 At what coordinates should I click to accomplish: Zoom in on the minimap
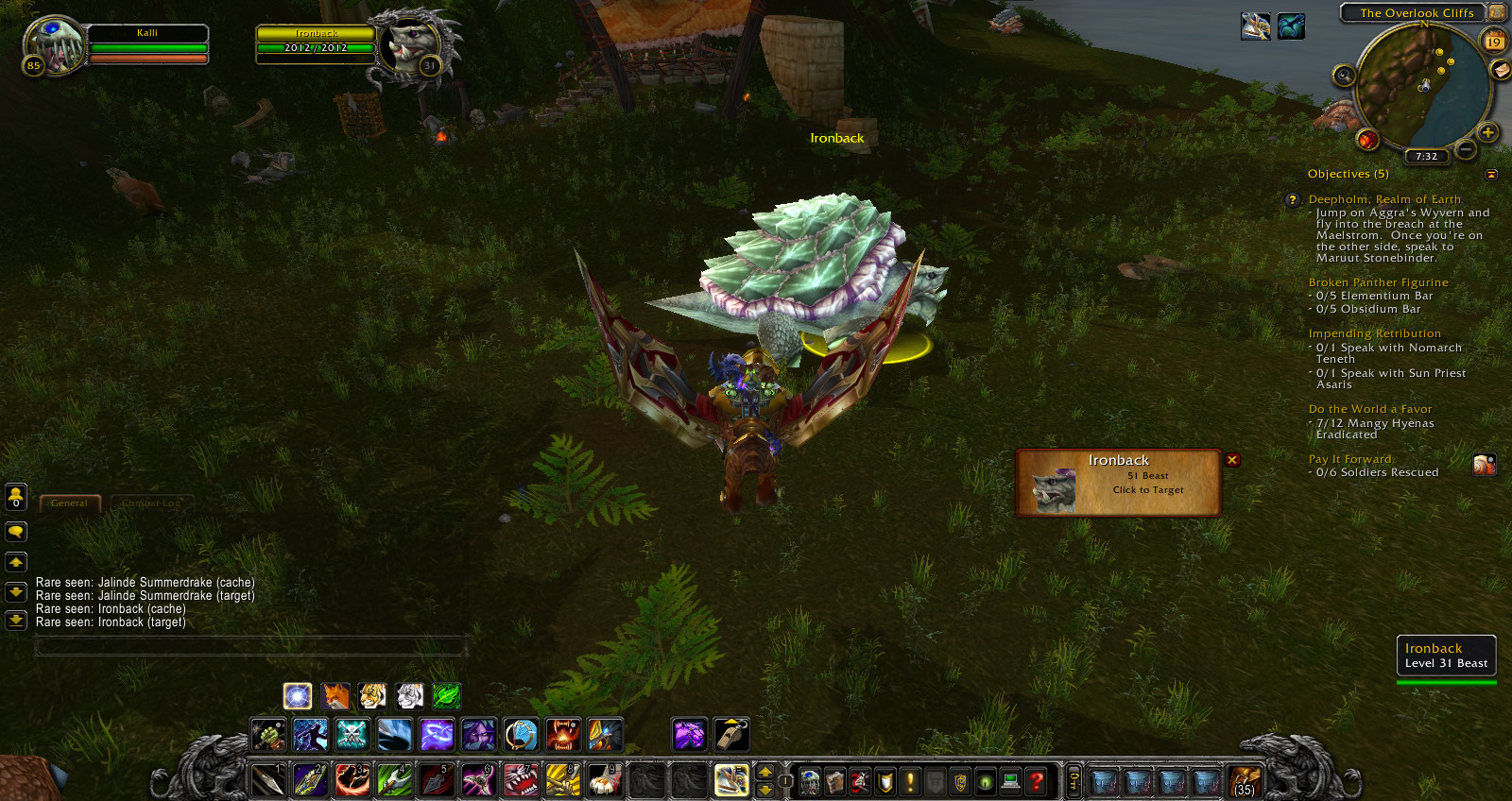tap(1487, 132)
